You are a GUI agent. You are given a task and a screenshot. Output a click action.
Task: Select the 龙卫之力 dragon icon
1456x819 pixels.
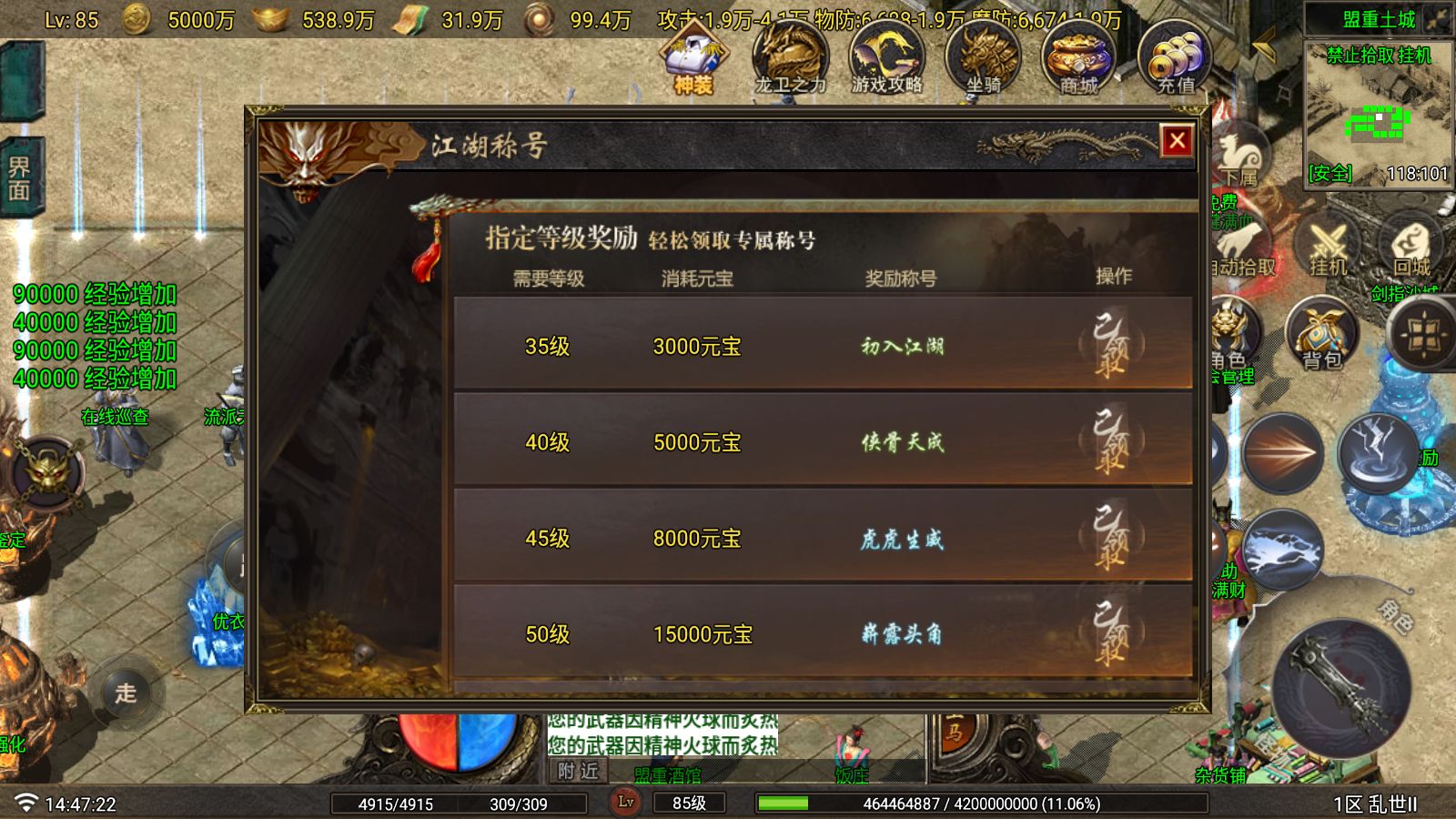coord(792,56)
